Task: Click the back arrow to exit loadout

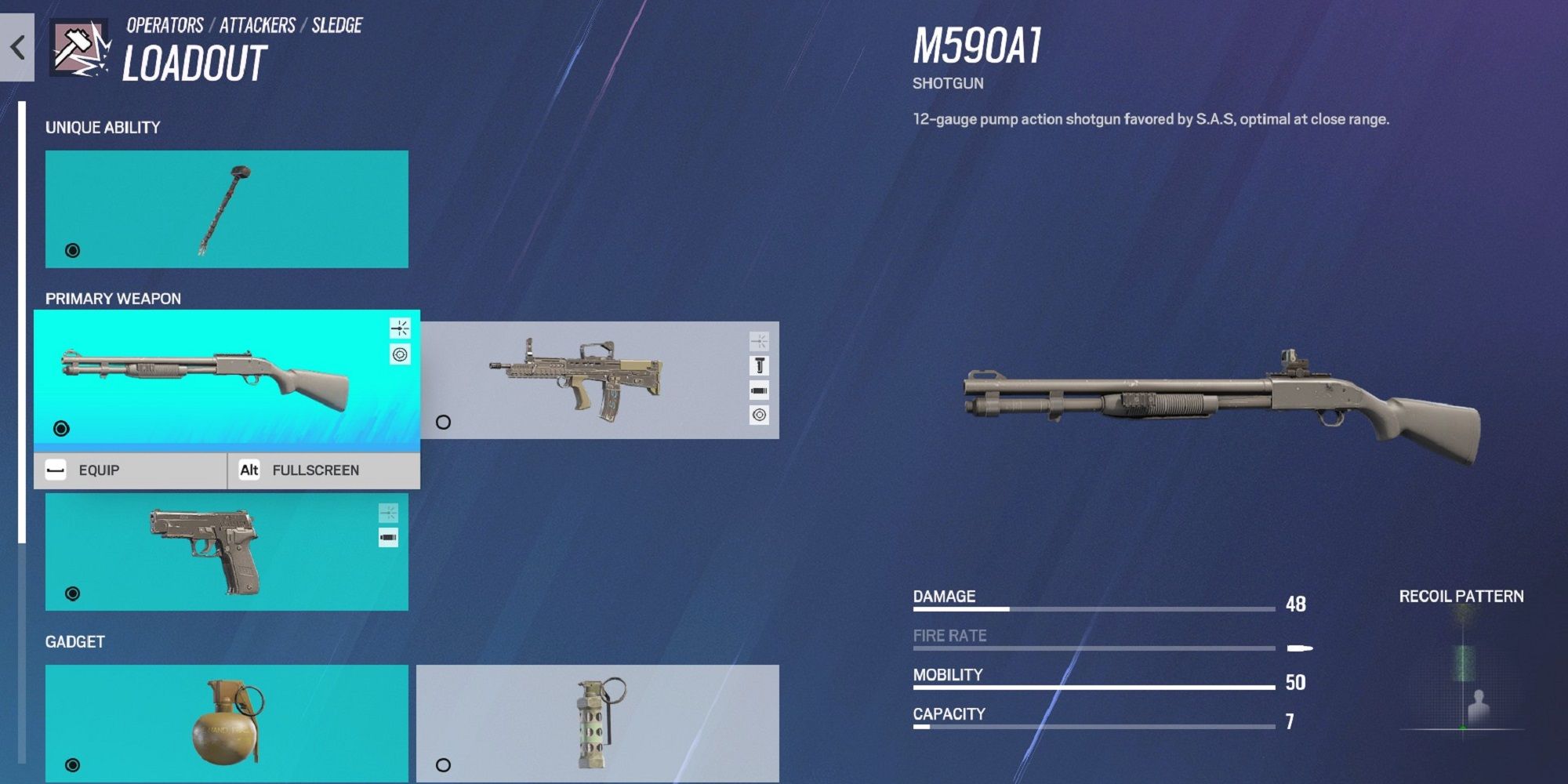Action: [17, 46]
